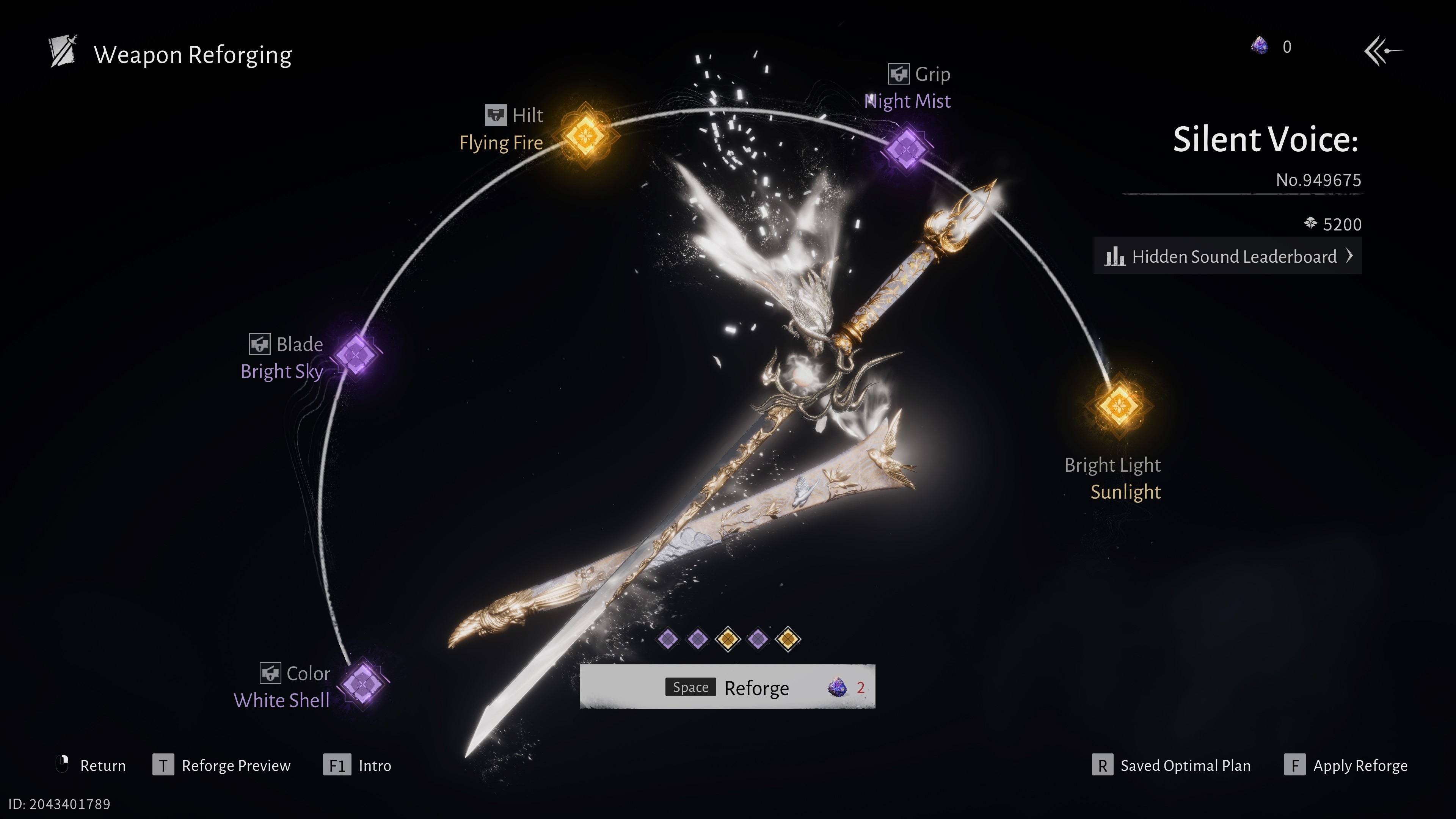The width and height of the screenshot is (1456, 819).
Task: Open the Saved Optimal Plan
Action: (1171, 765)
